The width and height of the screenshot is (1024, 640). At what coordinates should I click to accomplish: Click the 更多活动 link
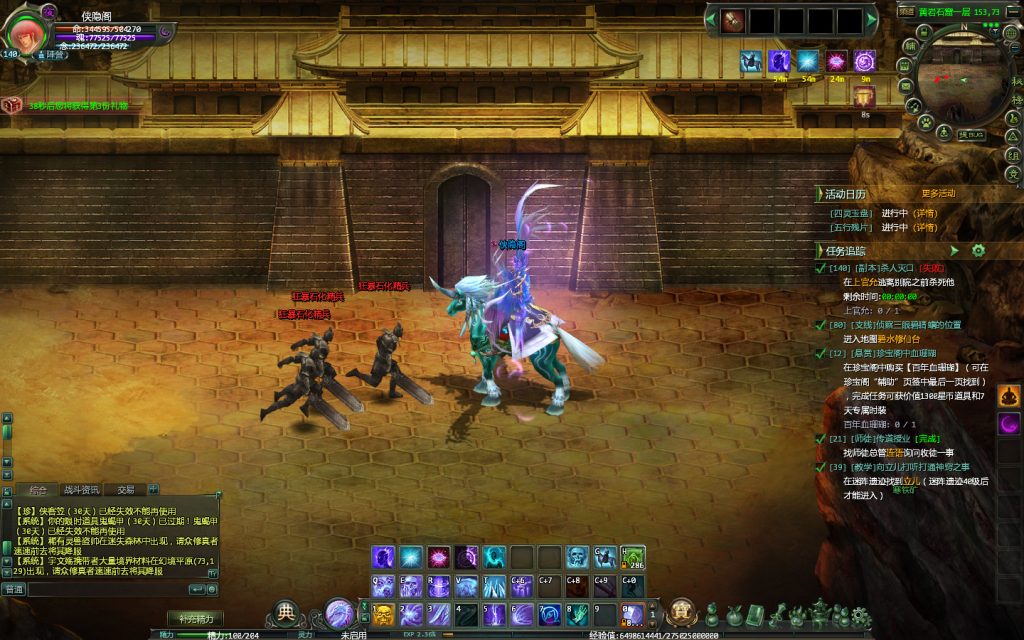tap(938, 193)
